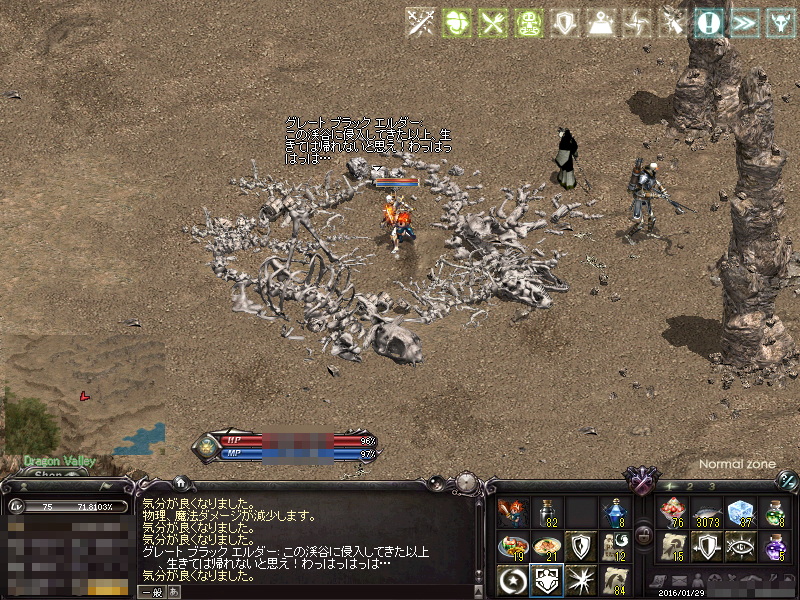800x600 pixels.
Task: Use the purple potion with count 5
Action: point(774,547)
